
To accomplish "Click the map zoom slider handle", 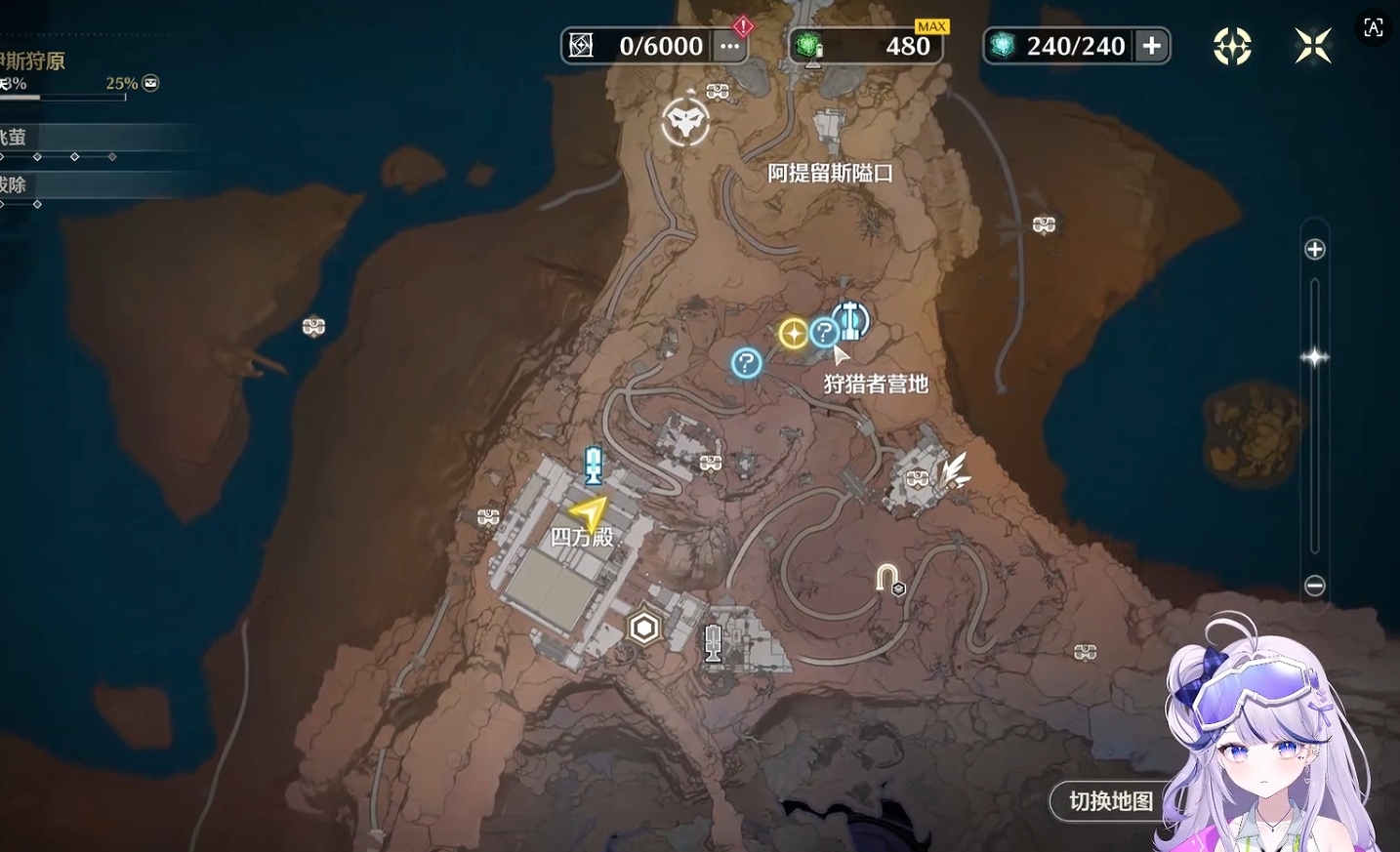I will pos(1315,357).
